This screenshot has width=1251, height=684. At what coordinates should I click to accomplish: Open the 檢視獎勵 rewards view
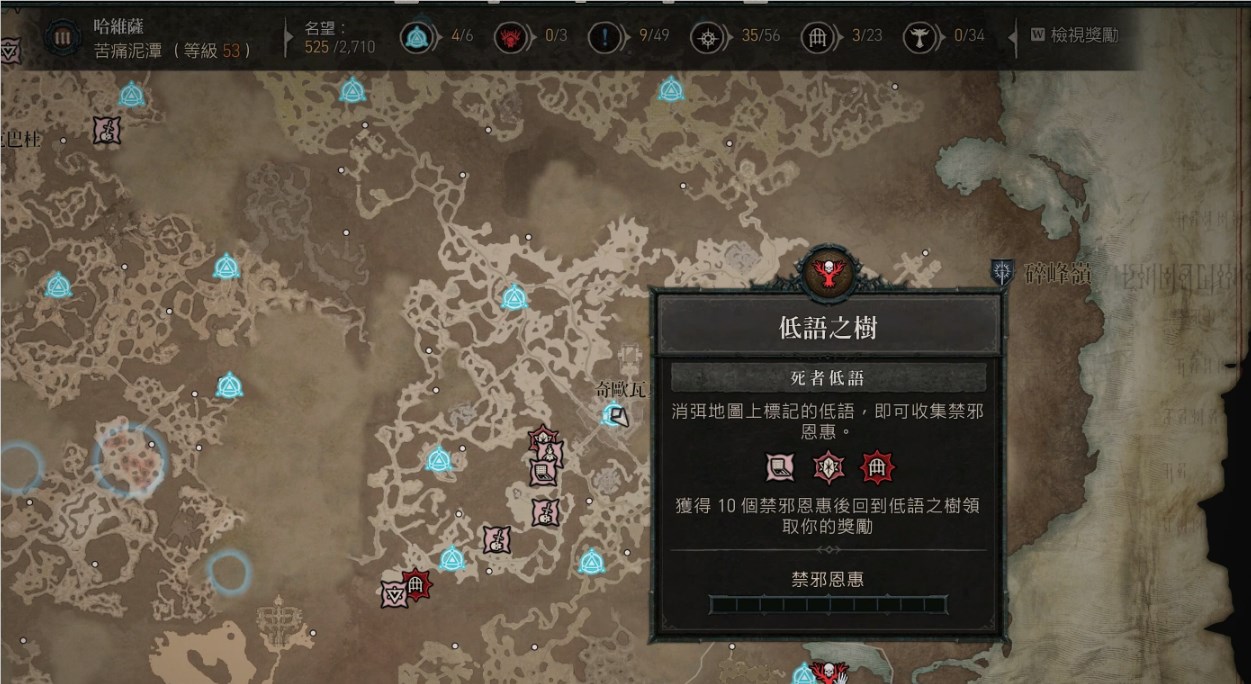click(x=1073, y=36)
